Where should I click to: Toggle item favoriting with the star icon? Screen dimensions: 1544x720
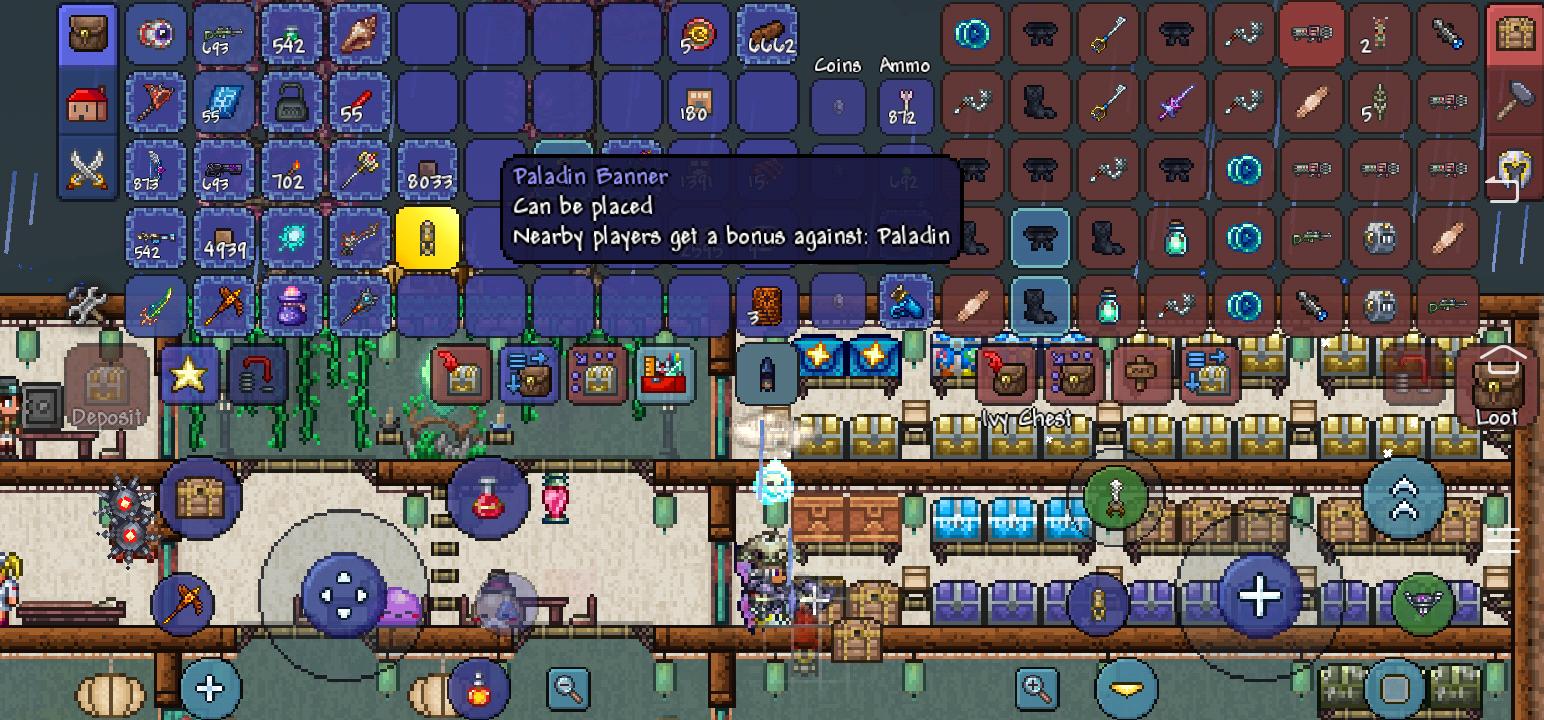coord(188,377)
